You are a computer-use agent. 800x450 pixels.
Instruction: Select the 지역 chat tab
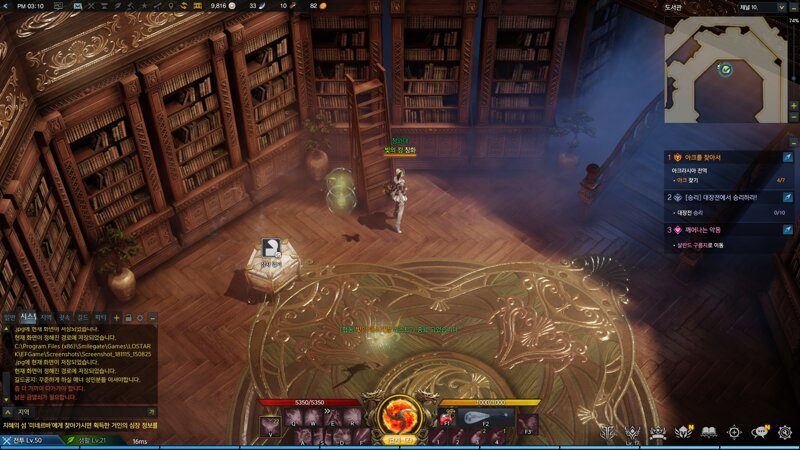[x=46, y=317]
